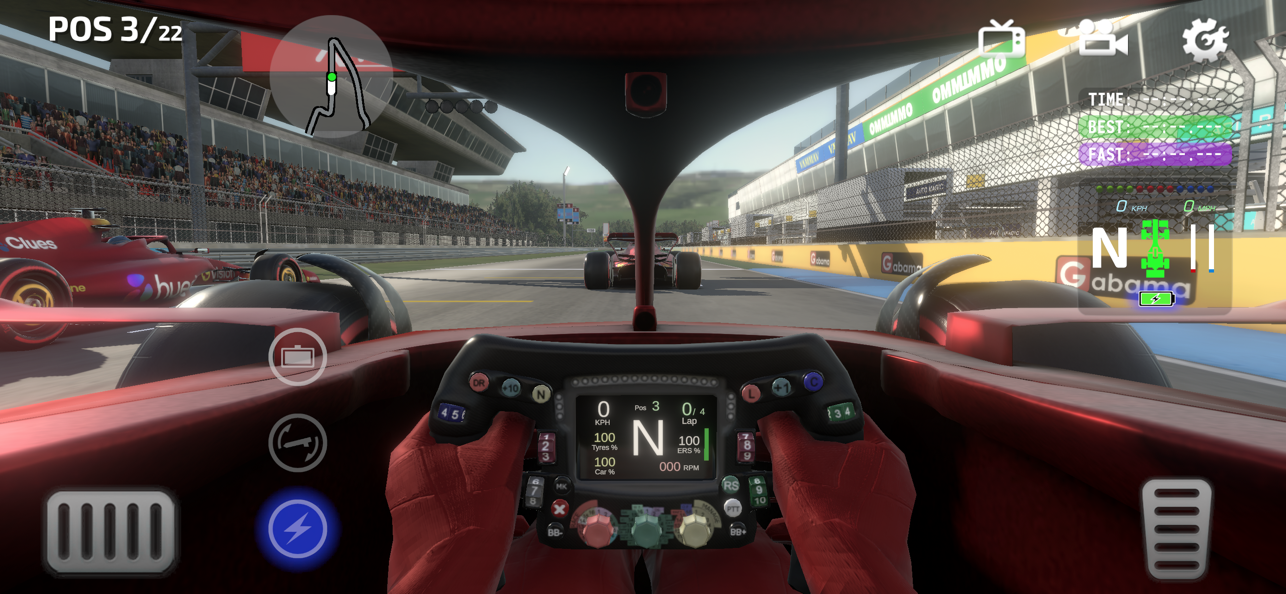Open the settings gear menu
This screenshot has width=1286, height=594.
pyautogui.click(x=1204, y=40)
